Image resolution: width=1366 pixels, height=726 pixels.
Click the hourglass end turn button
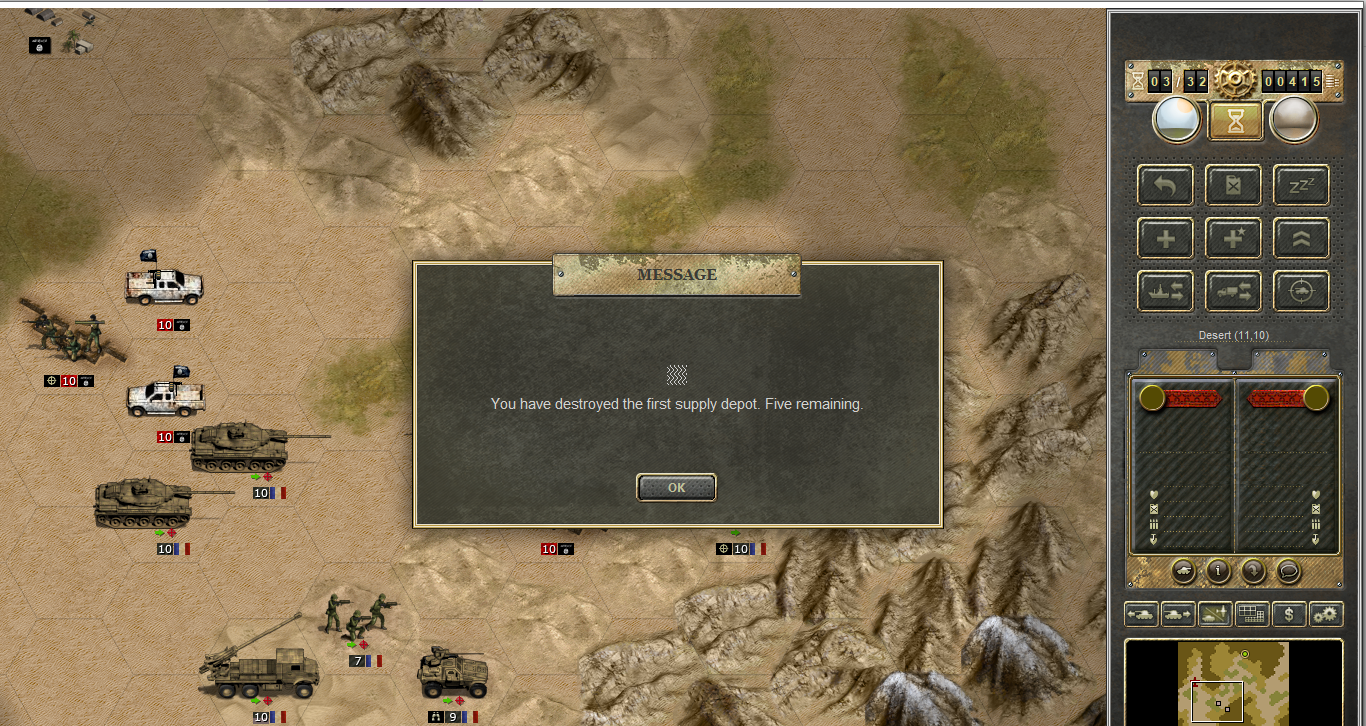coord(1237,120)
